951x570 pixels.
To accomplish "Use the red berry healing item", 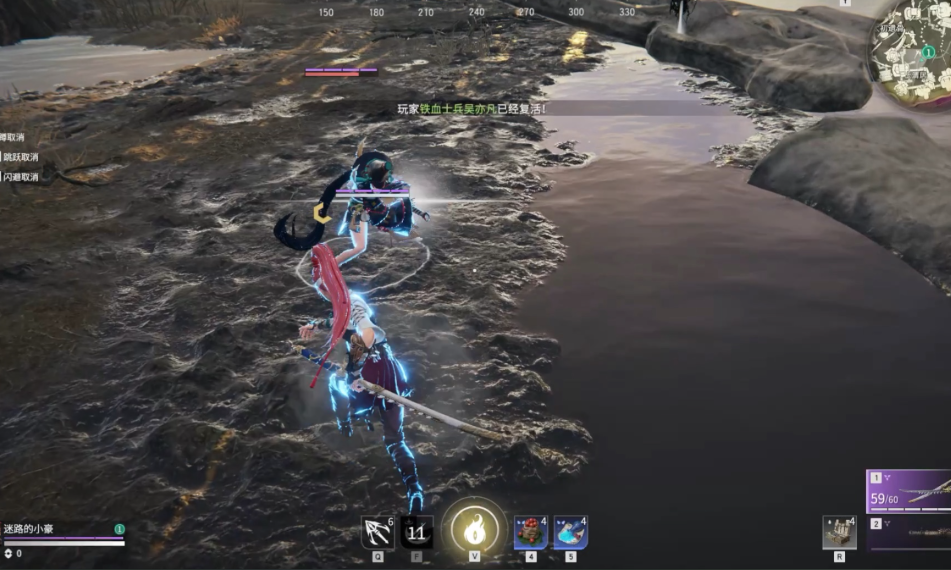I will [x=530, y=533].
